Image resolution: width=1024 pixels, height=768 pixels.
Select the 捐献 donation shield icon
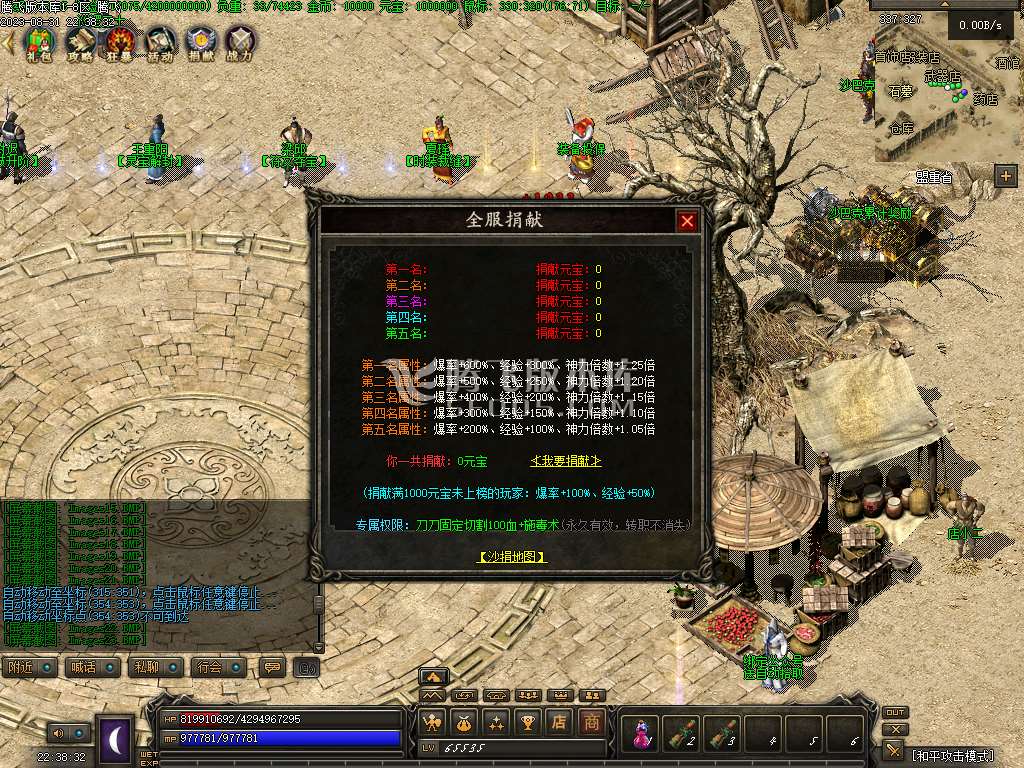(x=201, y=41)
